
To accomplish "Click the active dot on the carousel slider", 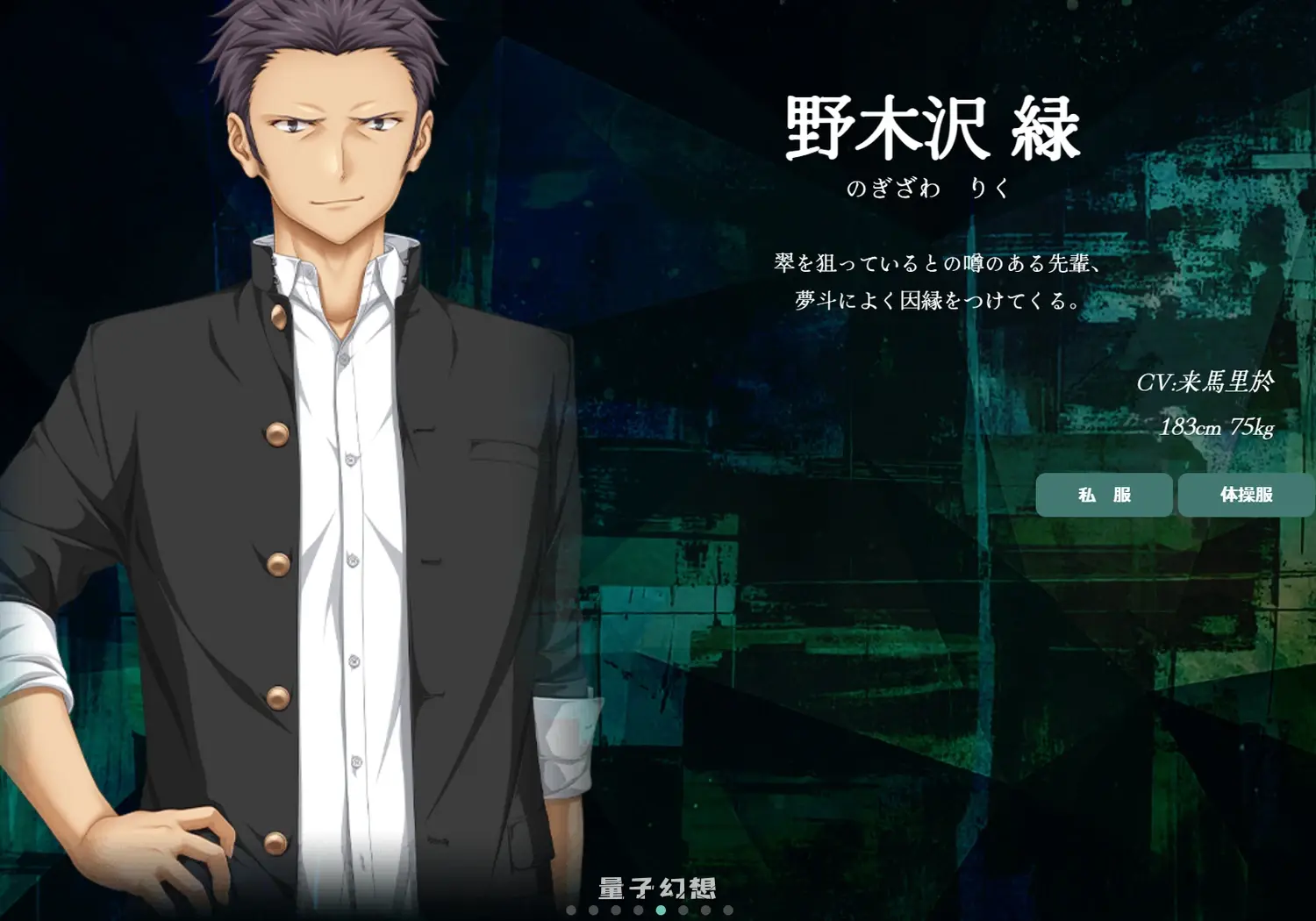I will point(661,910).
